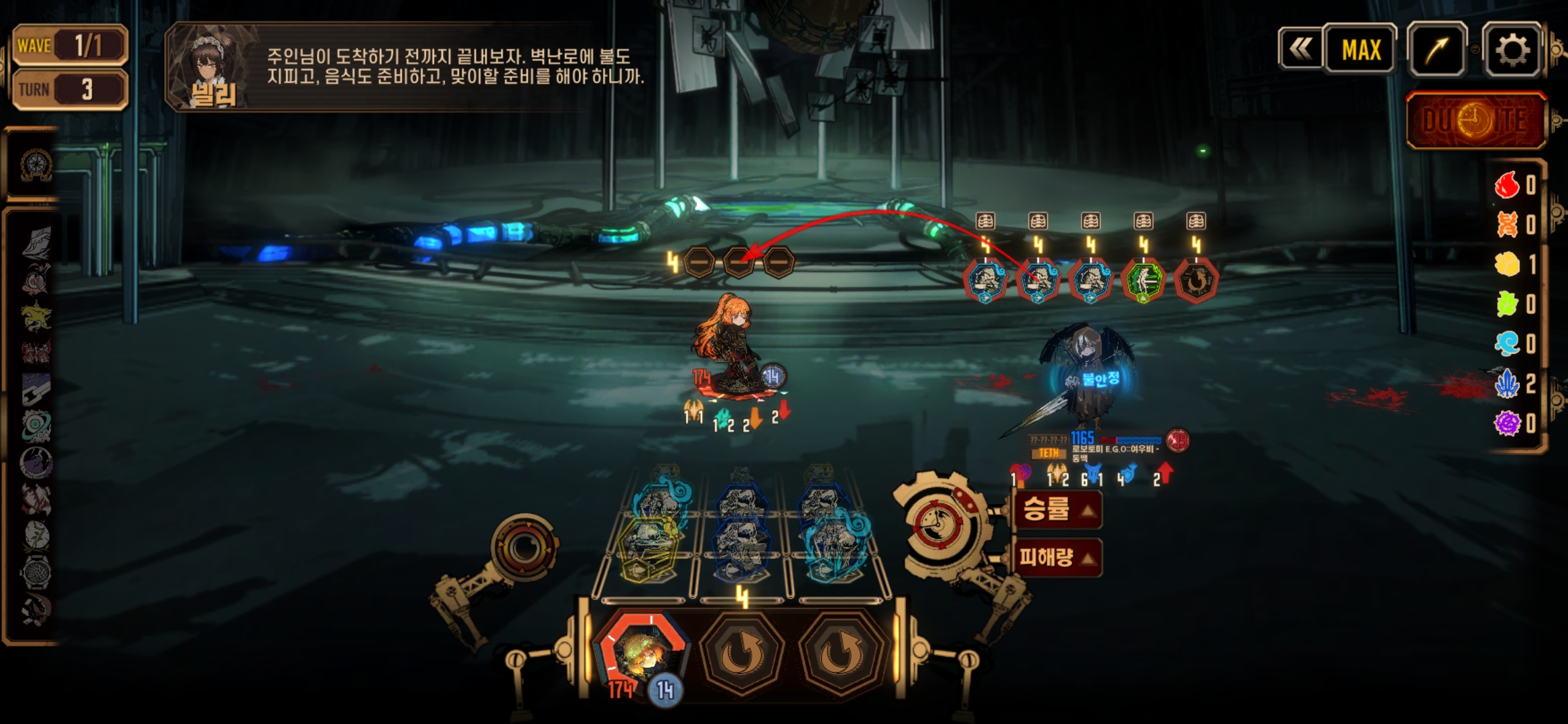This screenshot has height=724, width=1568.
Task: Select the golden arrow button beside MAX
Action: point(1437,50)
